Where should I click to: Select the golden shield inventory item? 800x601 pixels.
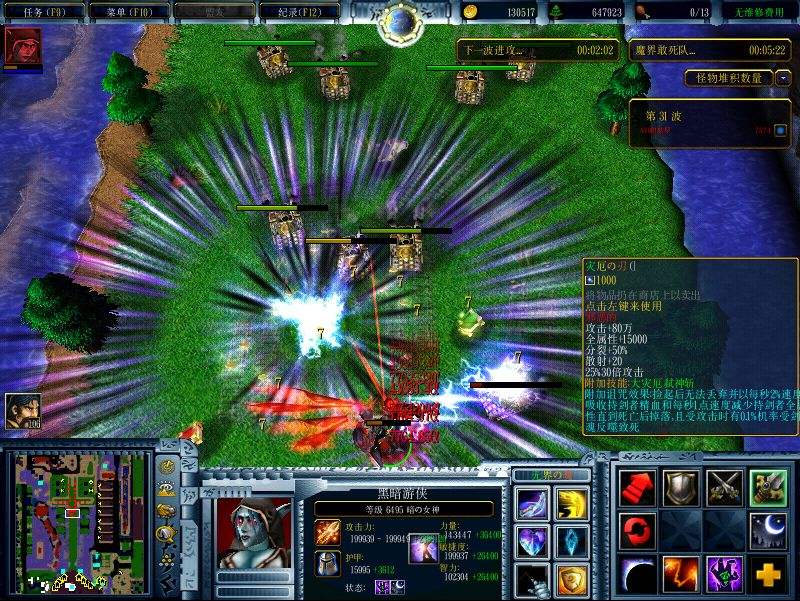point(572,579)
